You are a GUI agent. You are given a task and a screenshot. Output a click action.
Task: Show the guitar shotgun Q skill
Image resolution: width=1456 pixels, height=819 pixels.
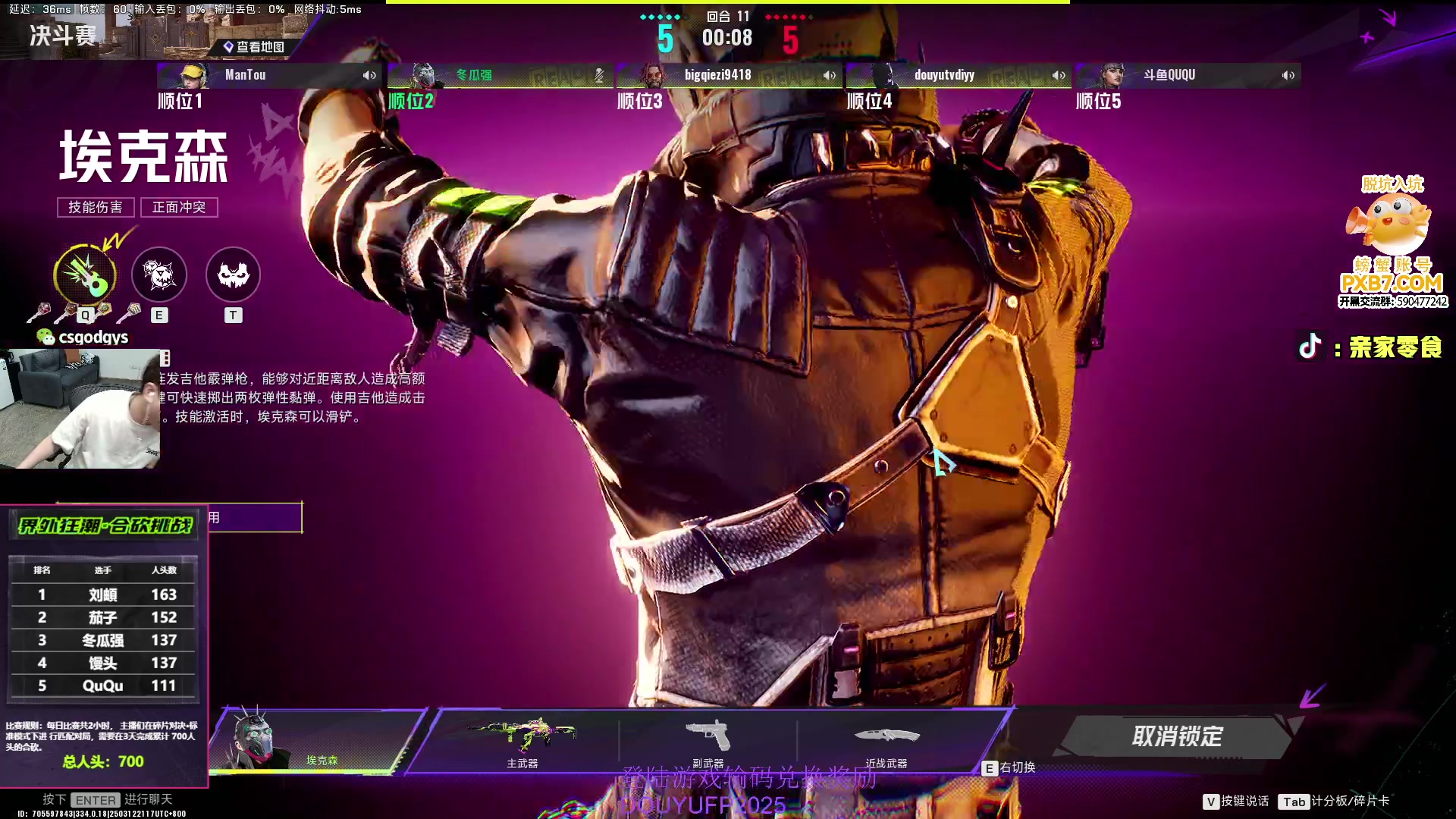pyautogui.click(x=85, y=274)
